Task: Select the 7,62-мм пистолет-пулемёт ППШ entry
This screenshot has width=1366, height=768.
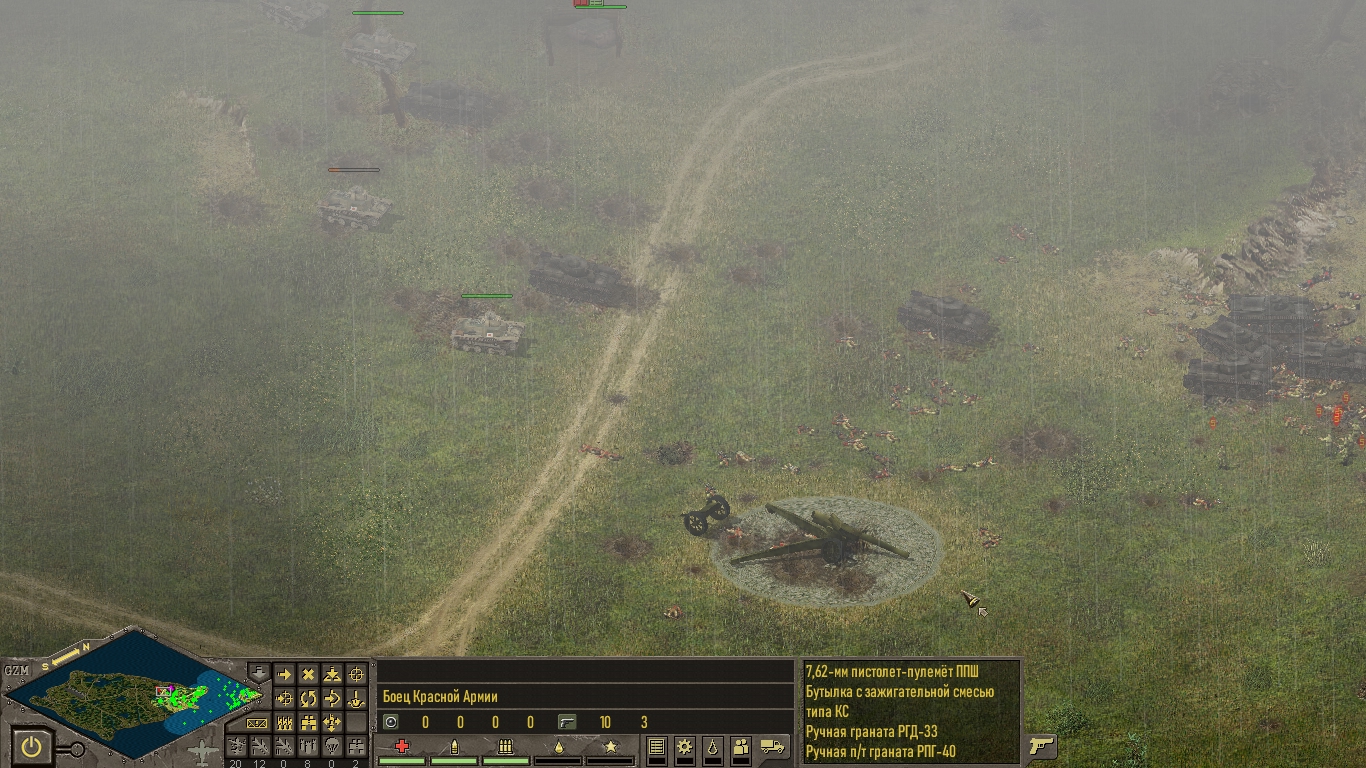Action: (x=892, y=671)
